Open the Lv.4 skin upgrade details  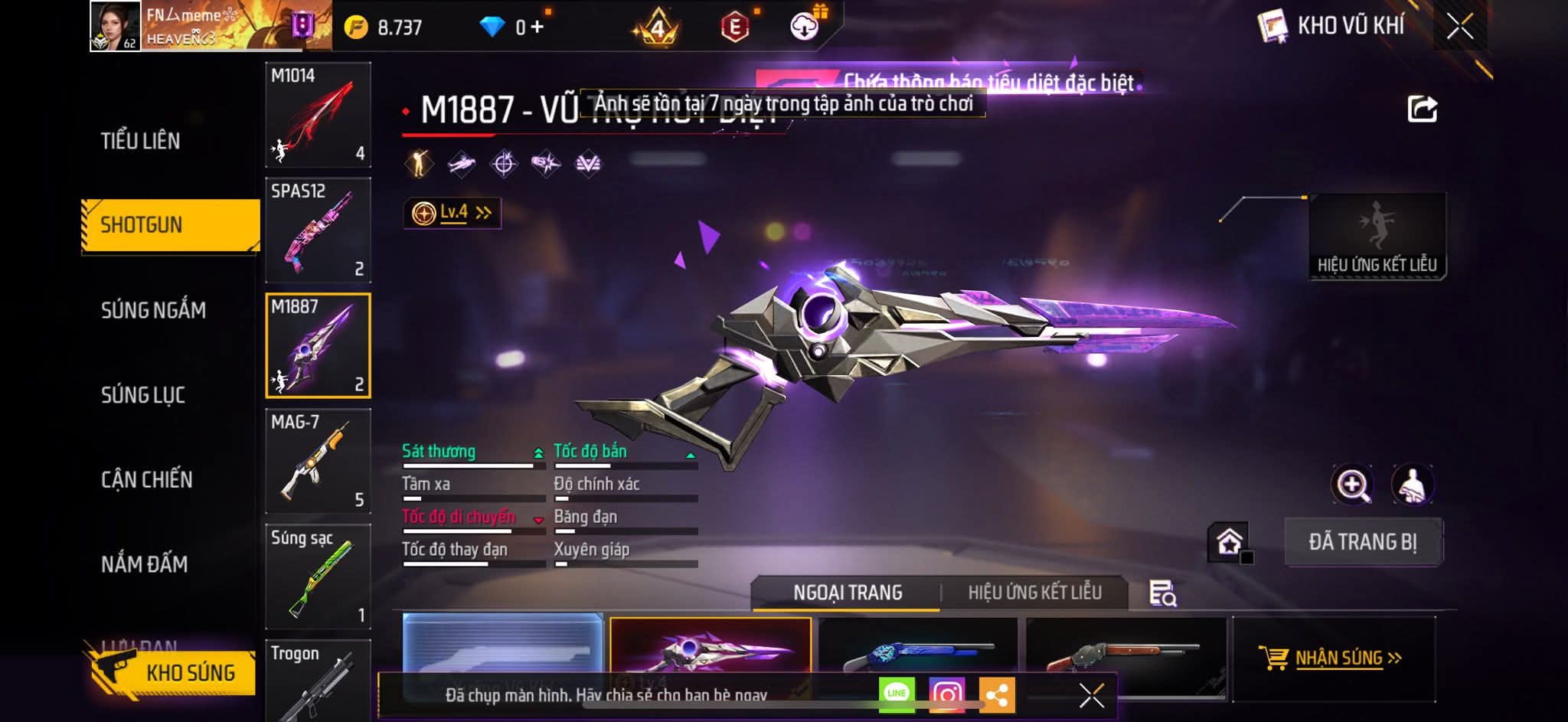(x=452, y=213)
